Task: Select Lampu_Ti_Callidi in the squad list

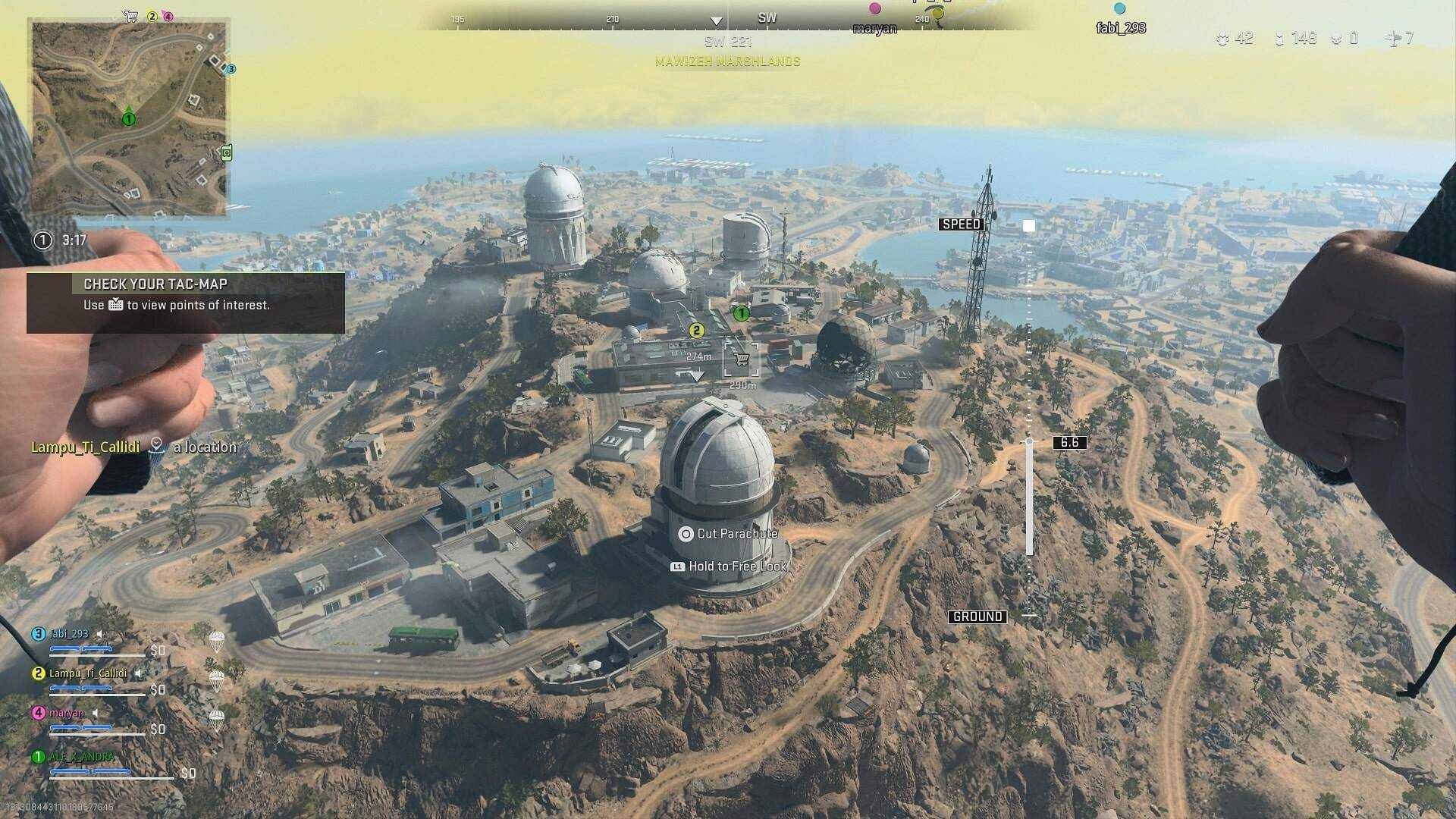Action: point(87,673)
